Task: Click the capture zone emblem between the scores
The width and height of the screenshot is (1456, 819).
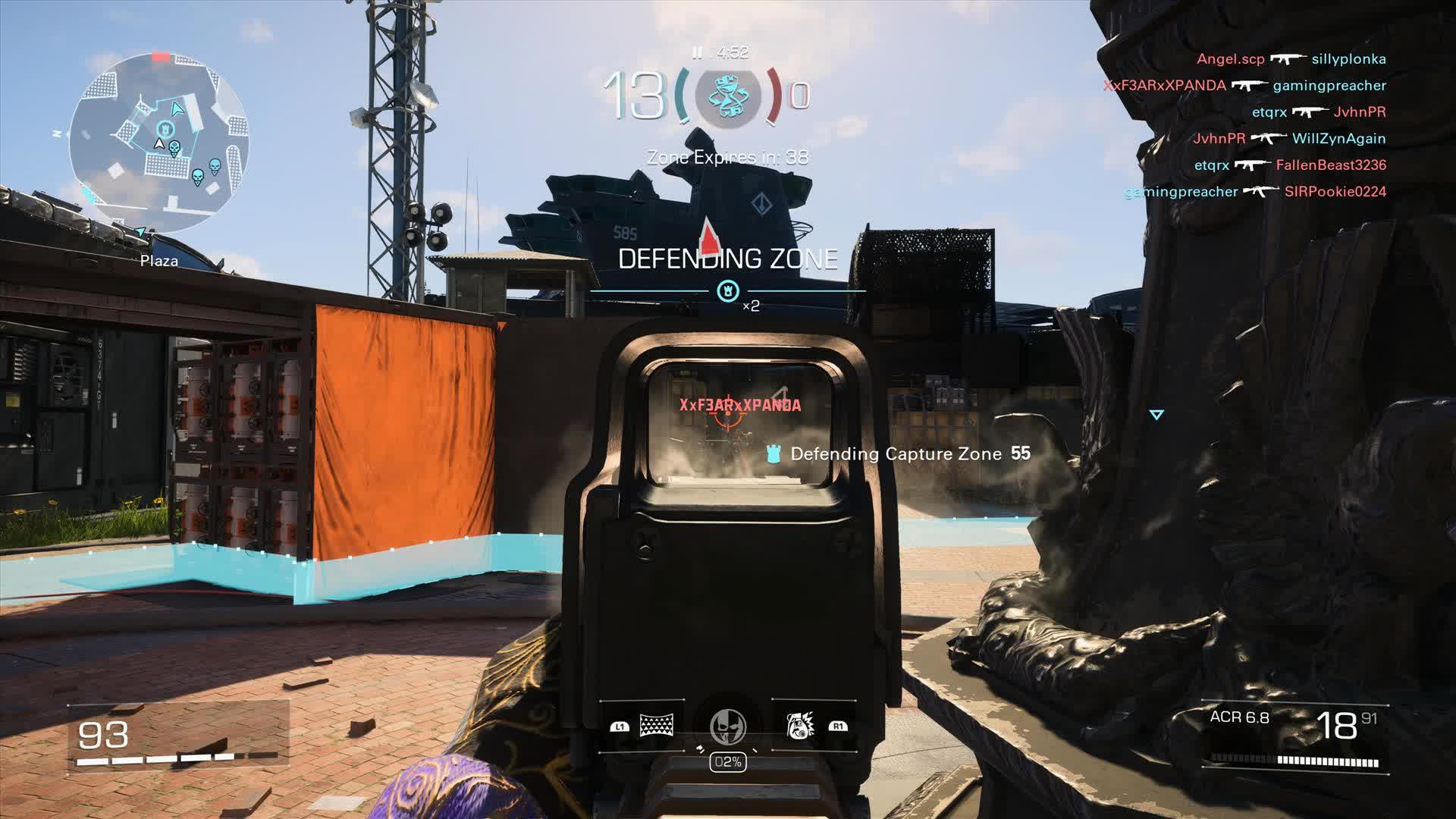Action: point(727,96)
